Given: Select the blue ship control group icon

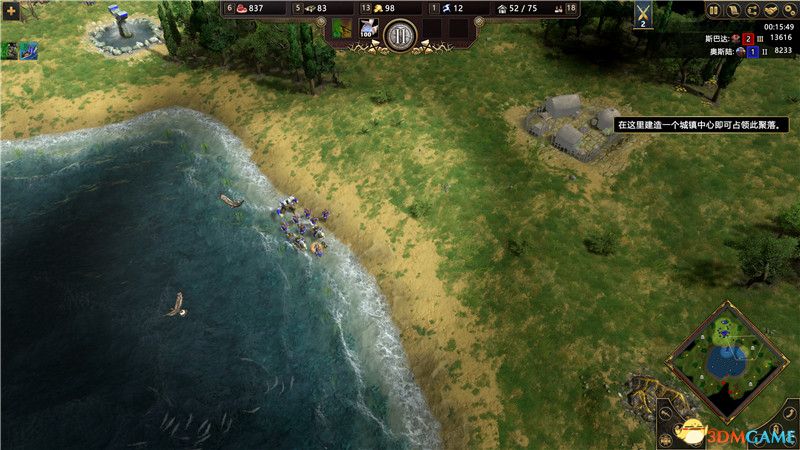Looking at the screenshot, I should [29, 50].
